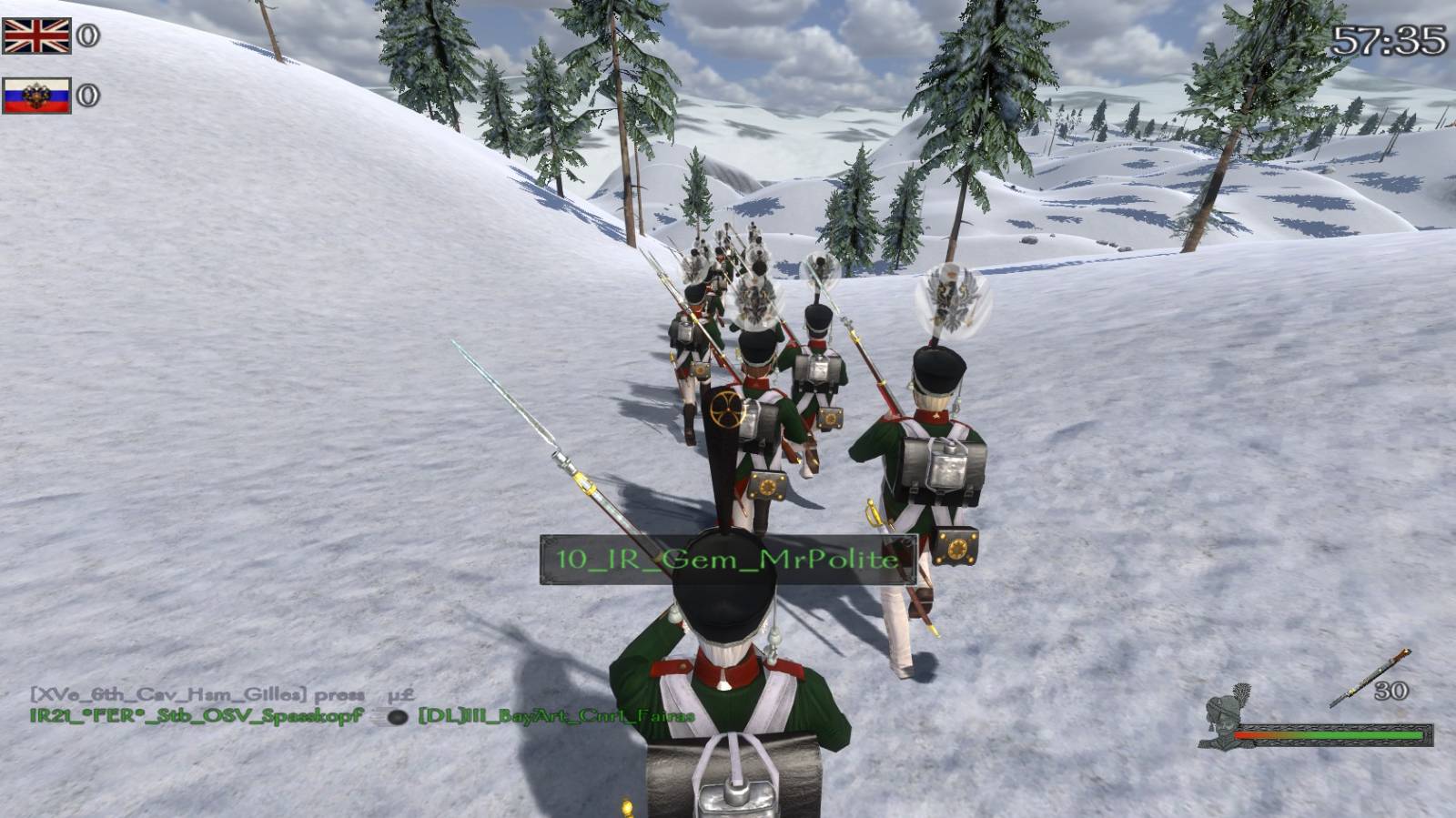This screenshot has height=818, width=1456.
Task: Click the Russian team flag icon
Action: (36, 96)
